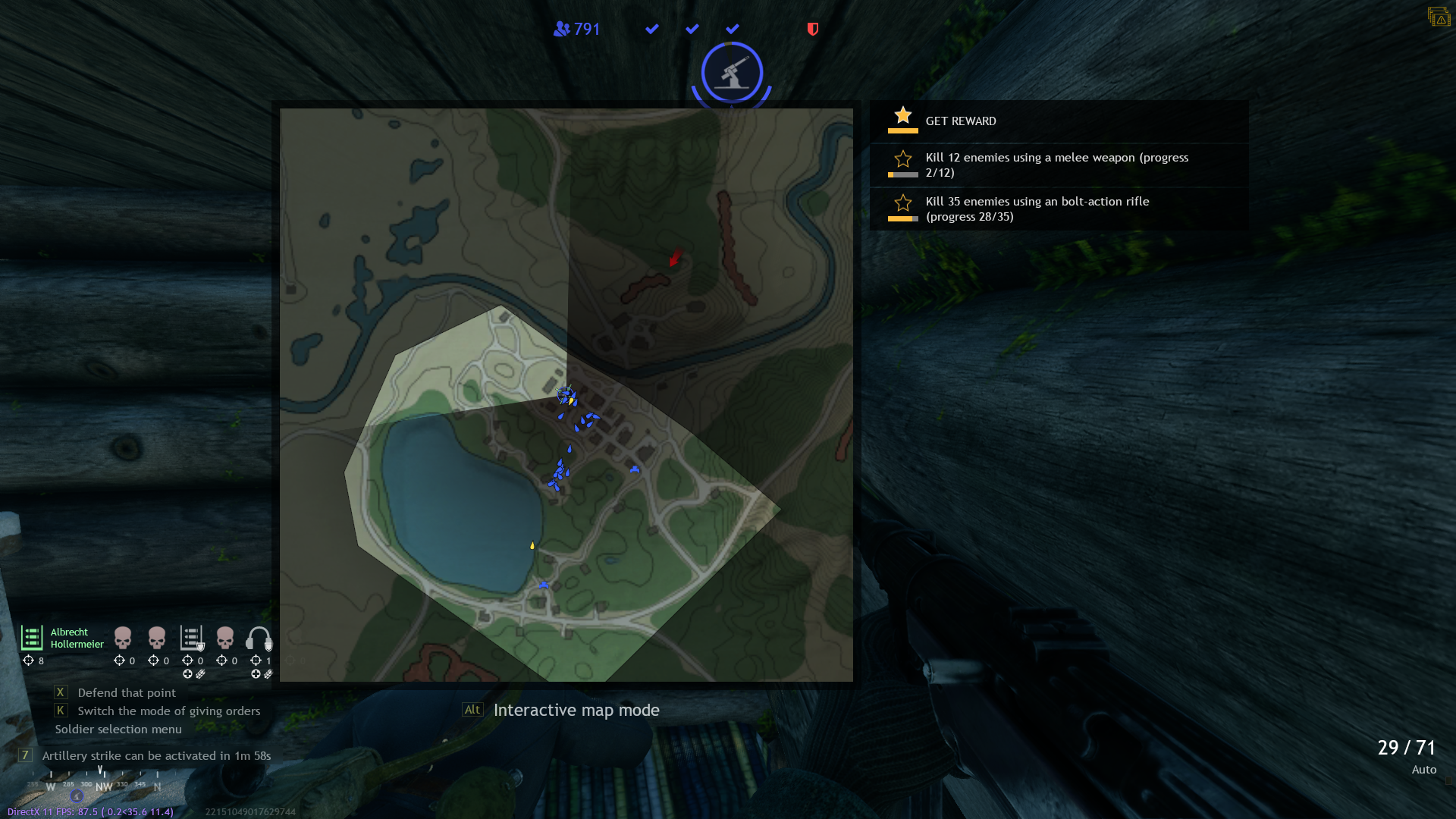The image size is (1456, 819).
Task: Choose the Defend that point order
Action: [x=126, y=693]
